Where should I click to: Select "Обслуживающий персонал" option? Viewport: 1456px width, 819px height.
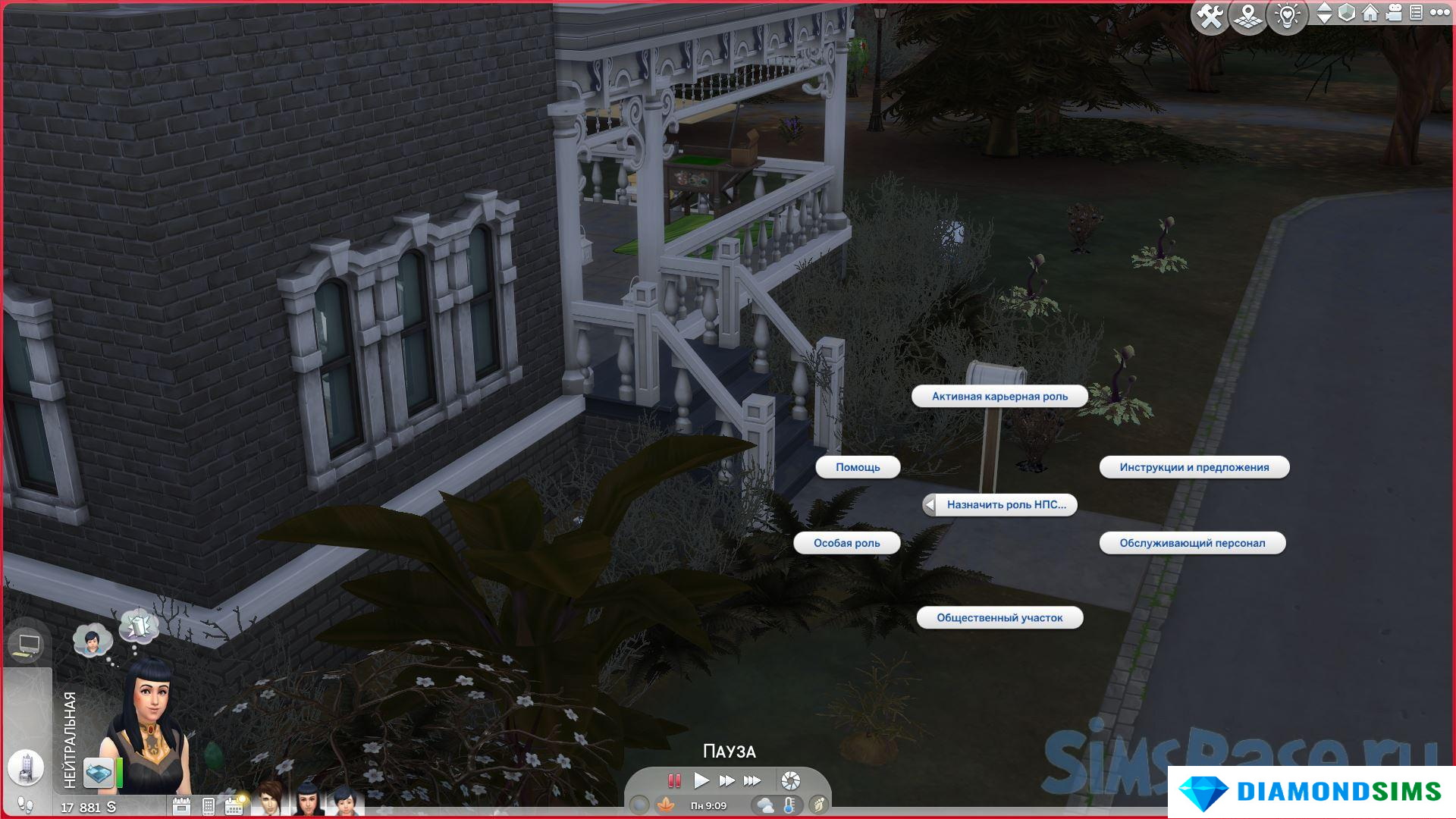[x=1192, y=543]
